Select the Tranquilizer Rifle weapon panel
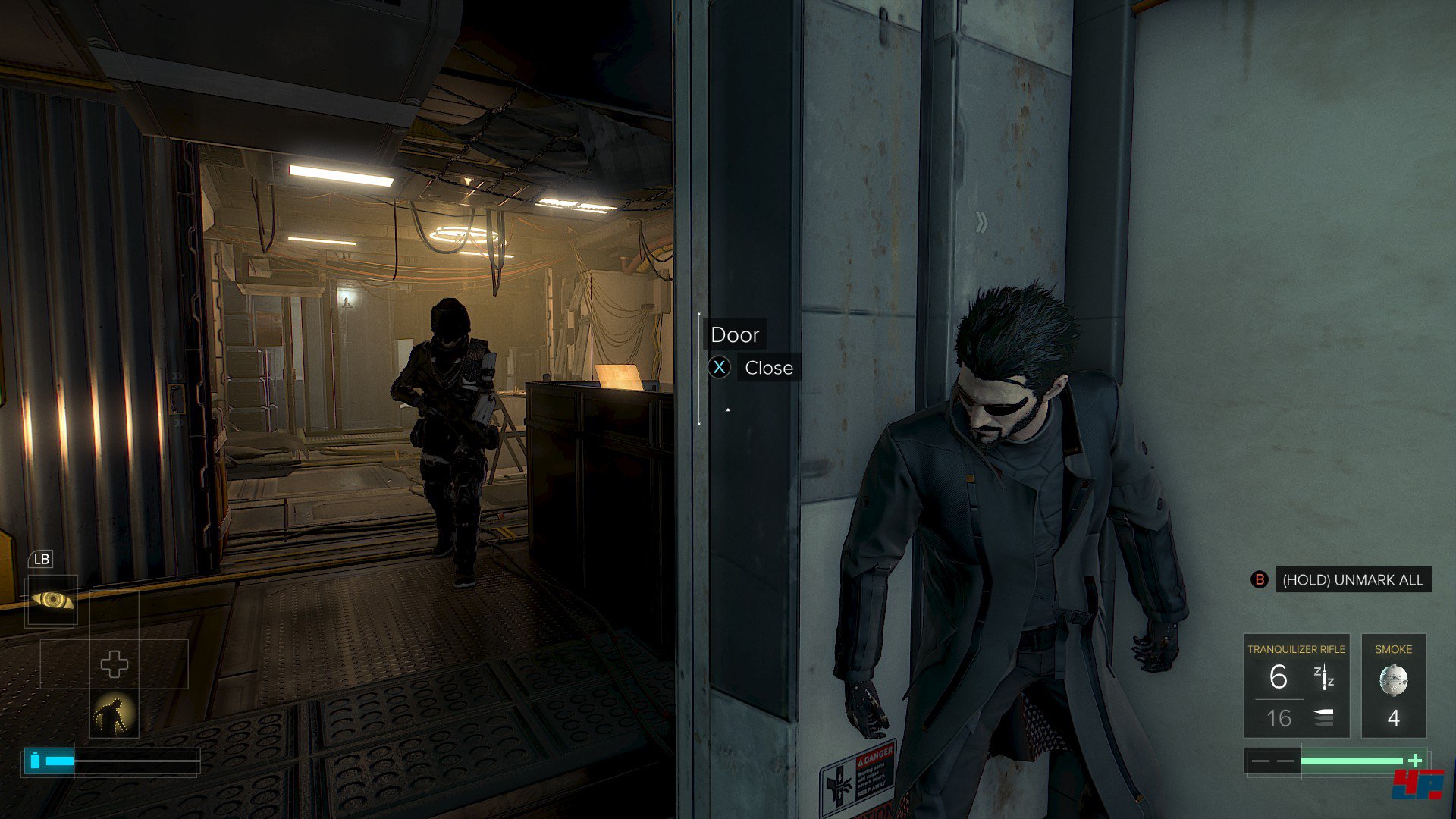The width and height of the screenshot is (1456, 819). [1296, 686]
